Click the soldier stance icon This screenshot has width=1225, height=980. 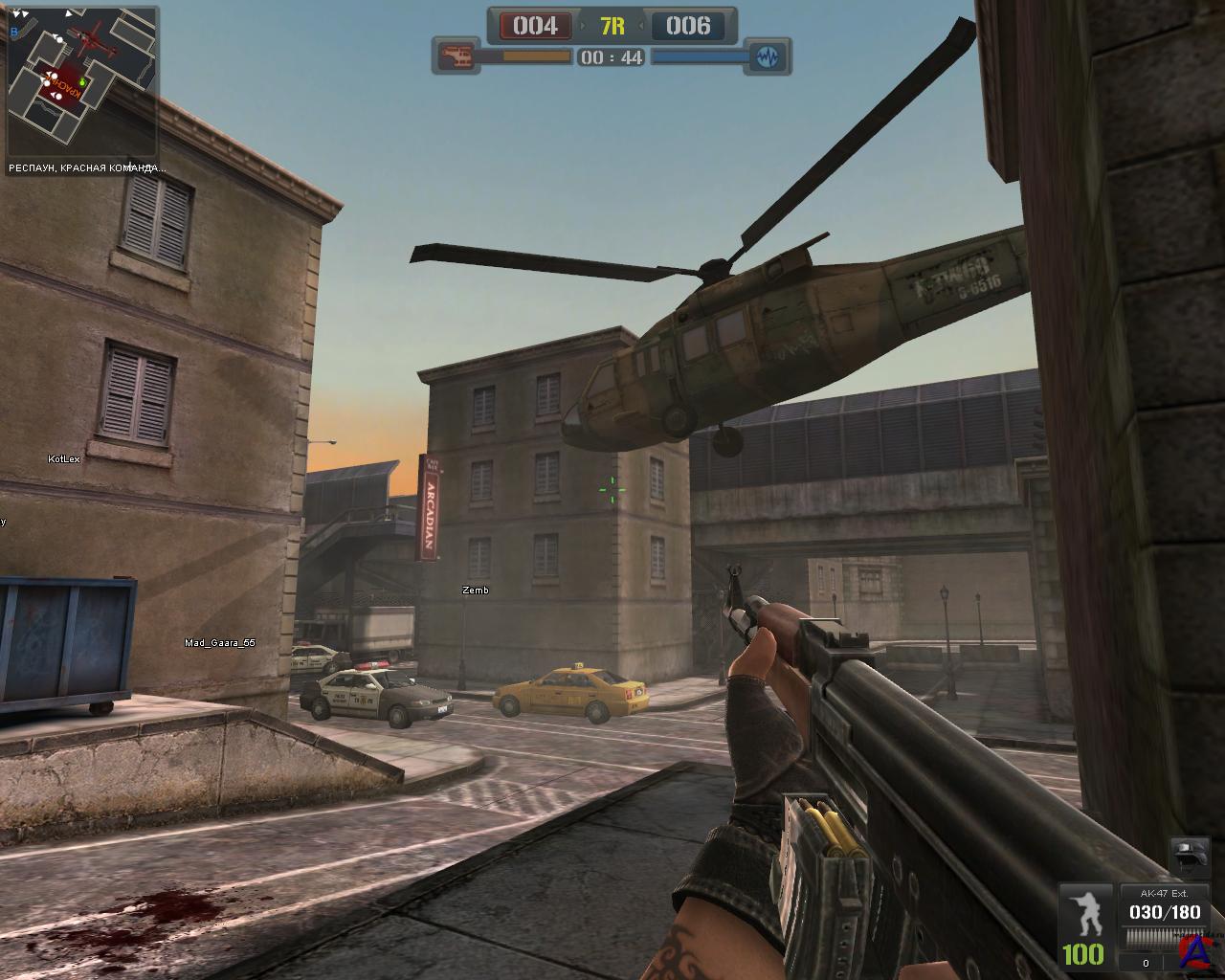coord(1084,915)
